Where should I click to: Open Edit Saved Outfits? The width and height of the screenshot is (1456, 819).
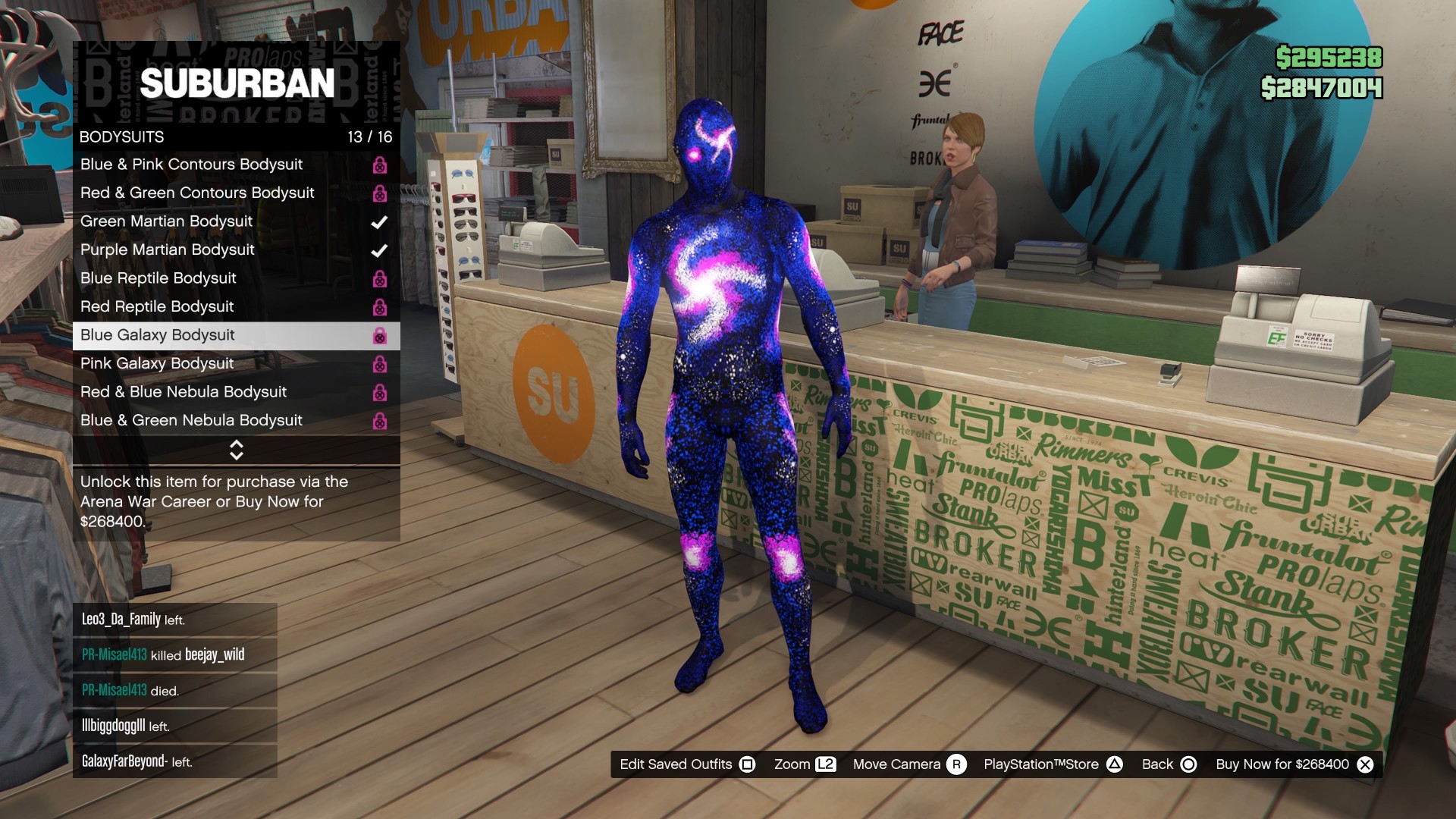pyautogui.click(x=687, y=764)
